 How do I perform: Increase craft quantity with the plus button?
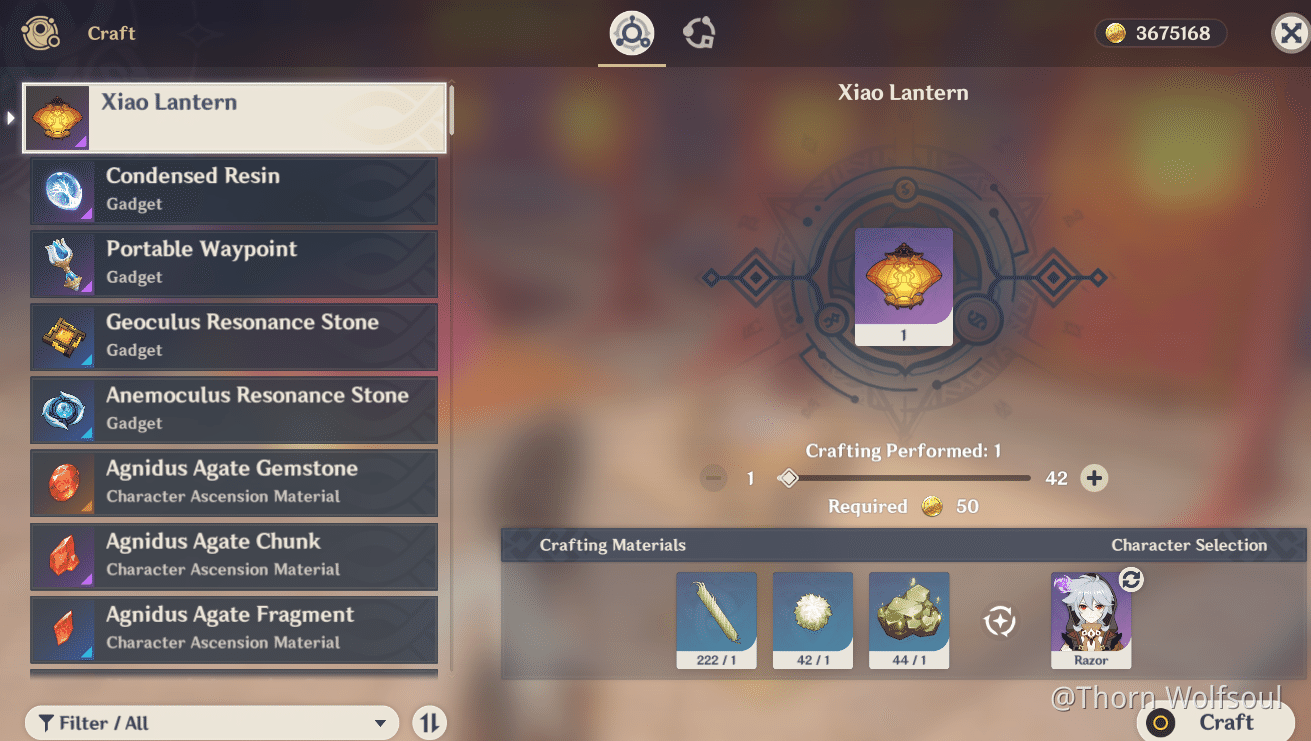pyautogui.click(x=1094, y=478)
